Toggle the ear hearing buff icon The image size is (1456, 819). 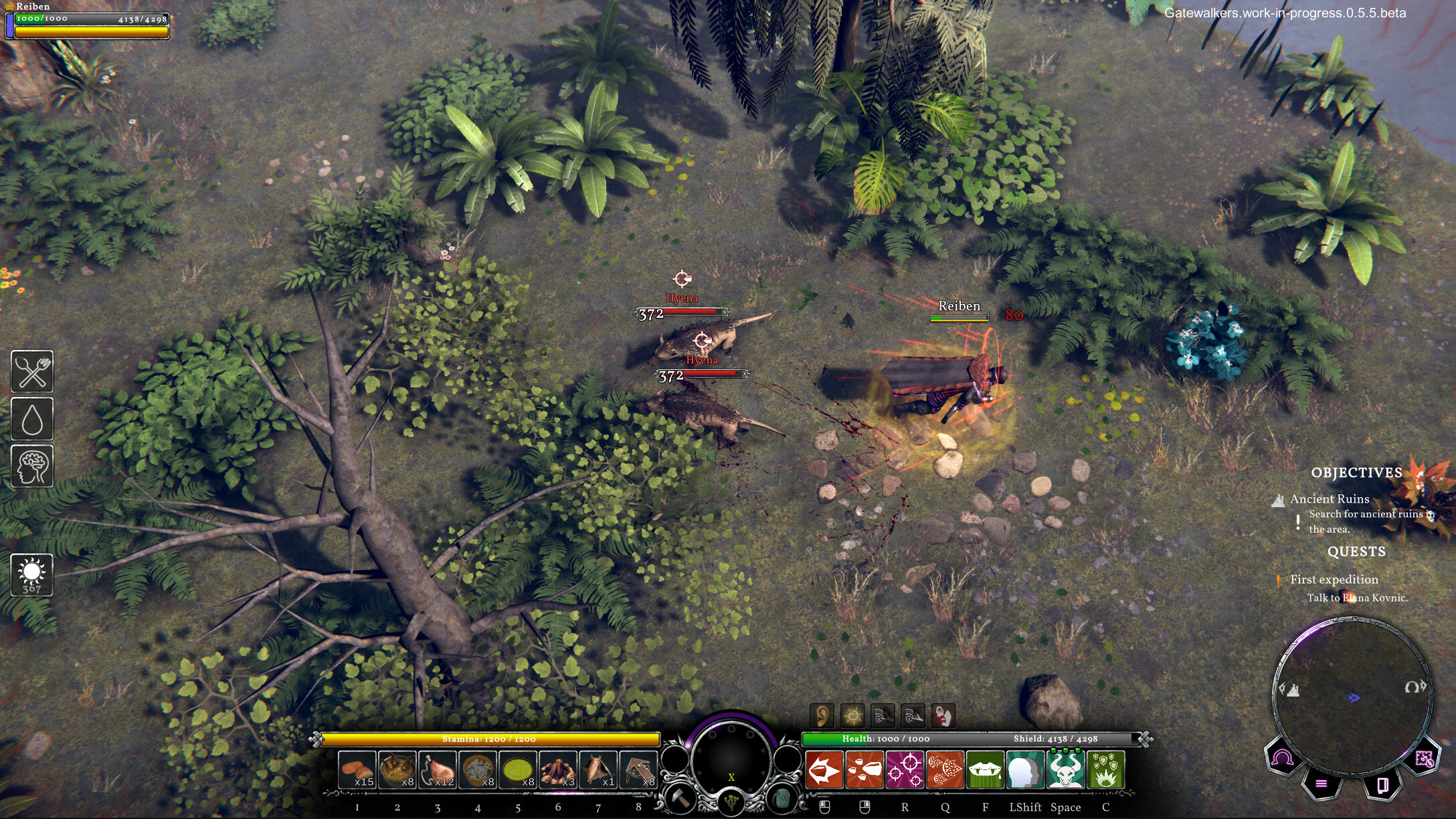click(824, 715)
